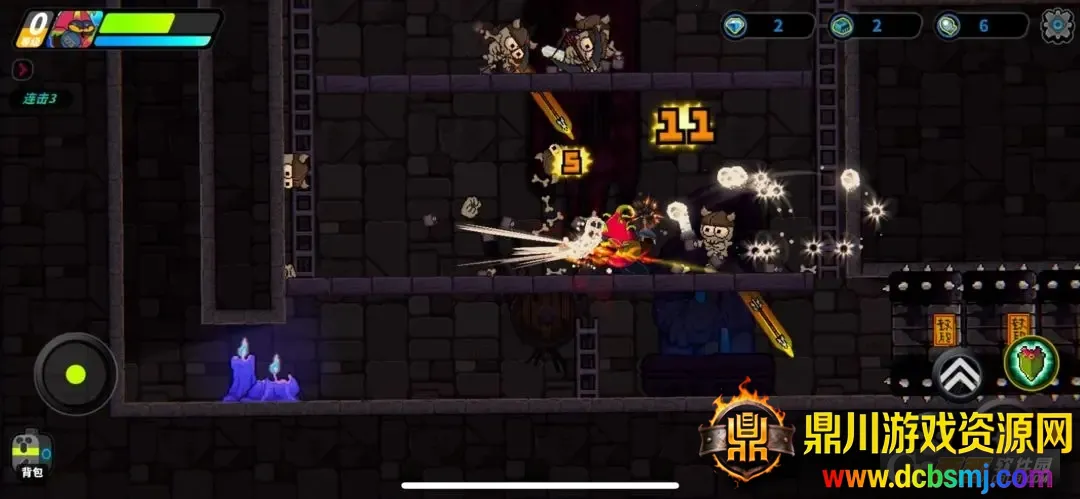
Task: Expand the red arrow side panel
Action: pyautogui.click(x=23, y=69)
